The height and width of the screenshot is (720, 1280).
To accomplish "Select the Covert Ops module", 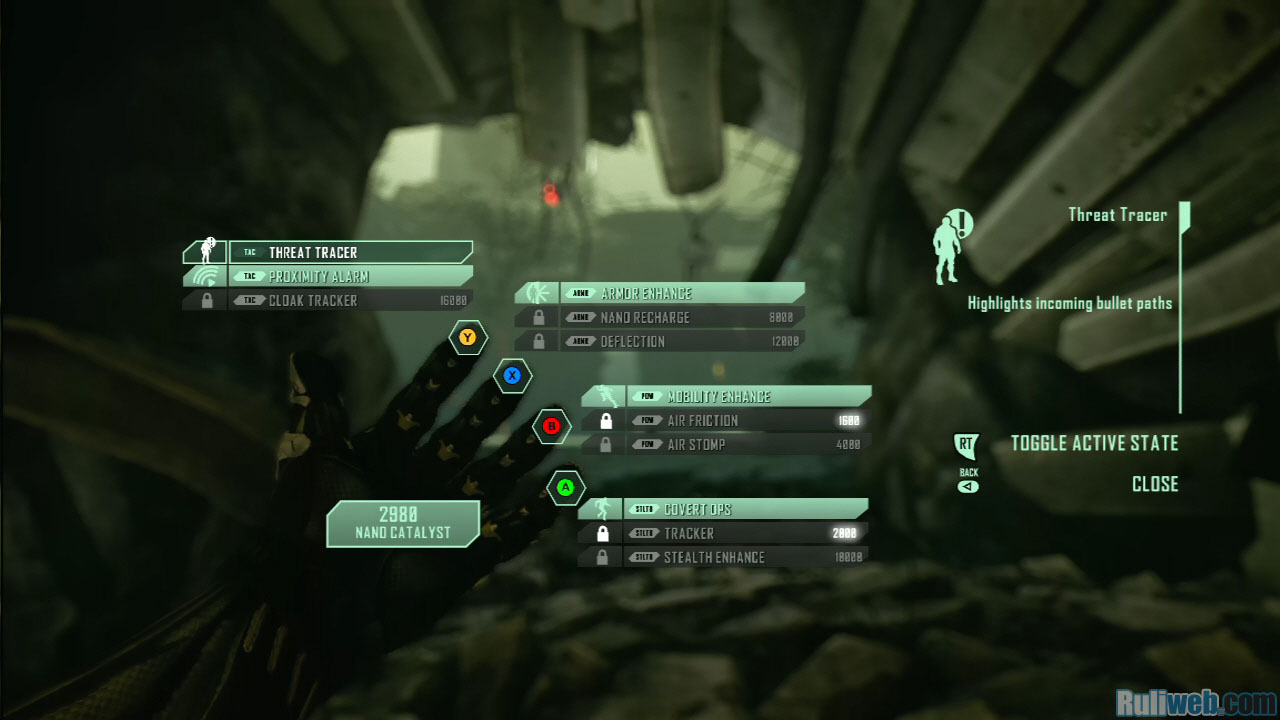I will (743, 509).
